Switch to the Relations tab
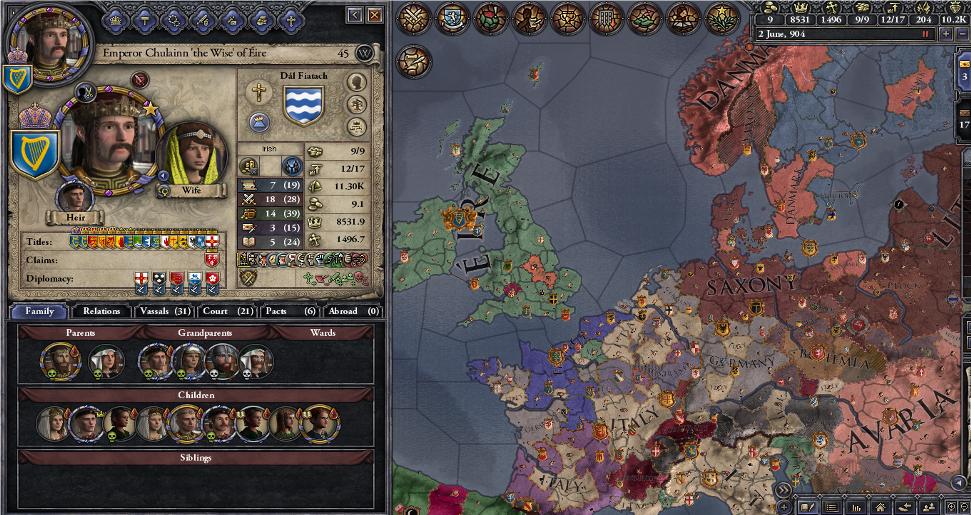 click(x=101, y=311)
